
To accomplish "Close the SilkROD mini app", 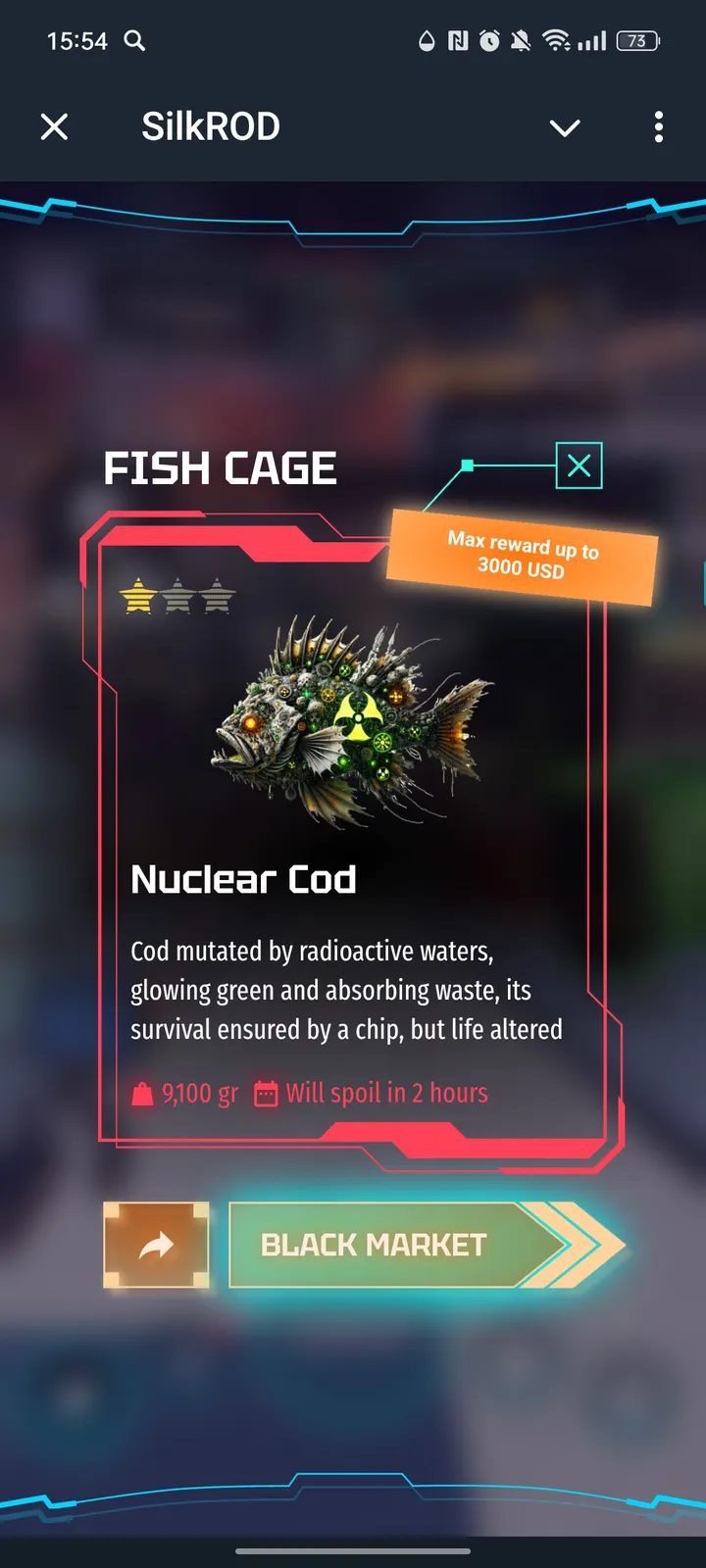I will 55,126.
